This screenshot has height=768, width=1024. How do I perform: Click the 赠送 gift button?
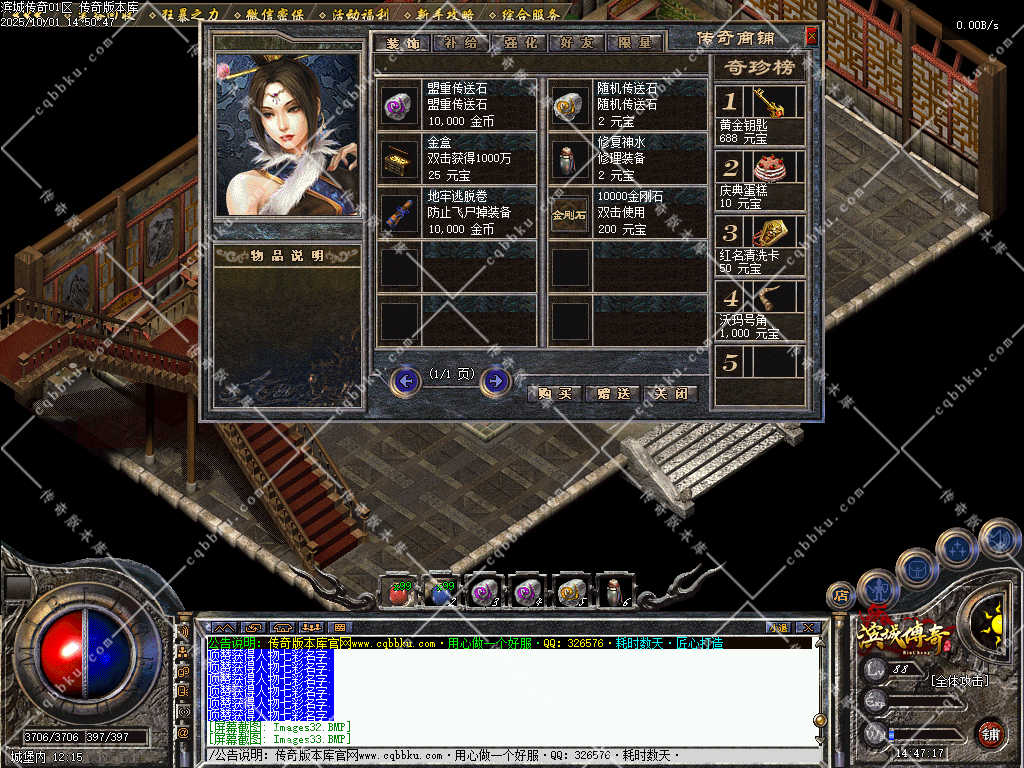point(612,393)
